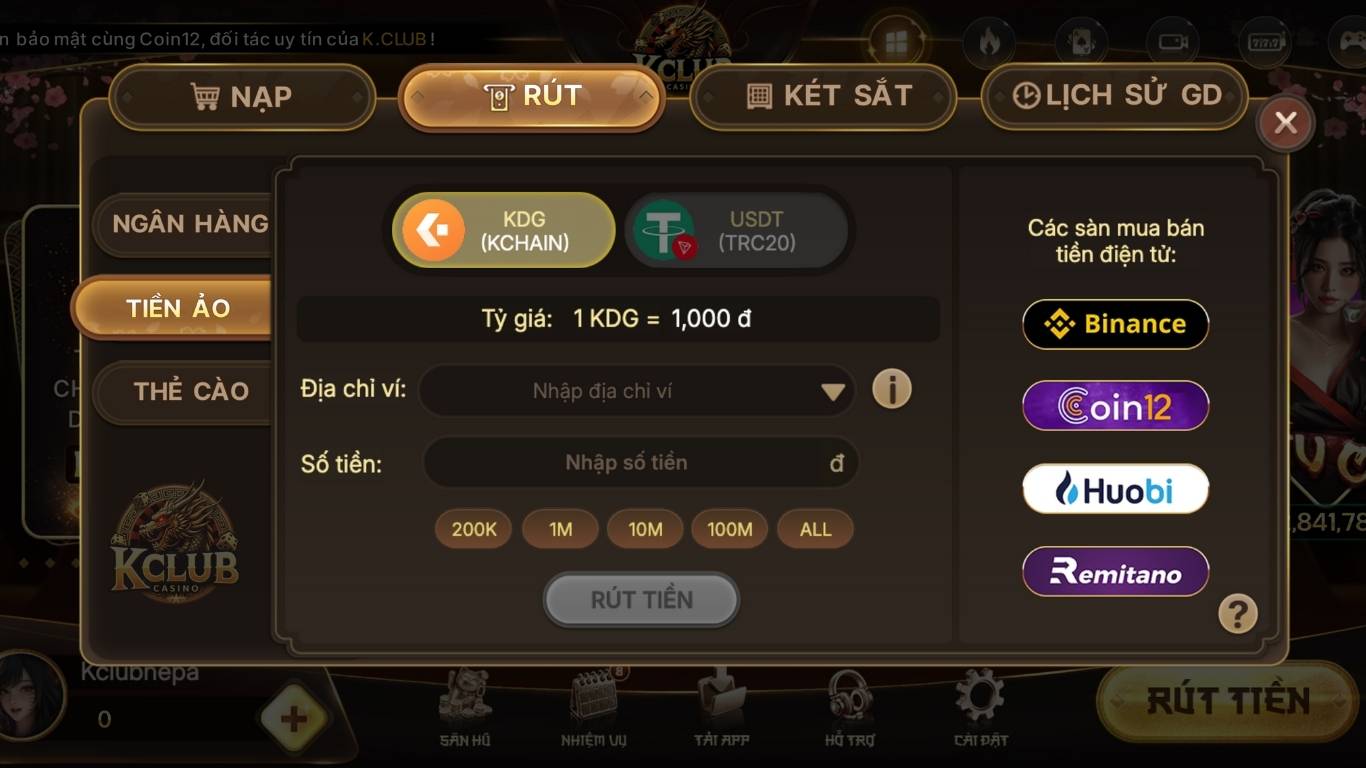Select the KDG (KCHAIN) currency option
The image size is (1366, 768).
click(x=503, y=231)
